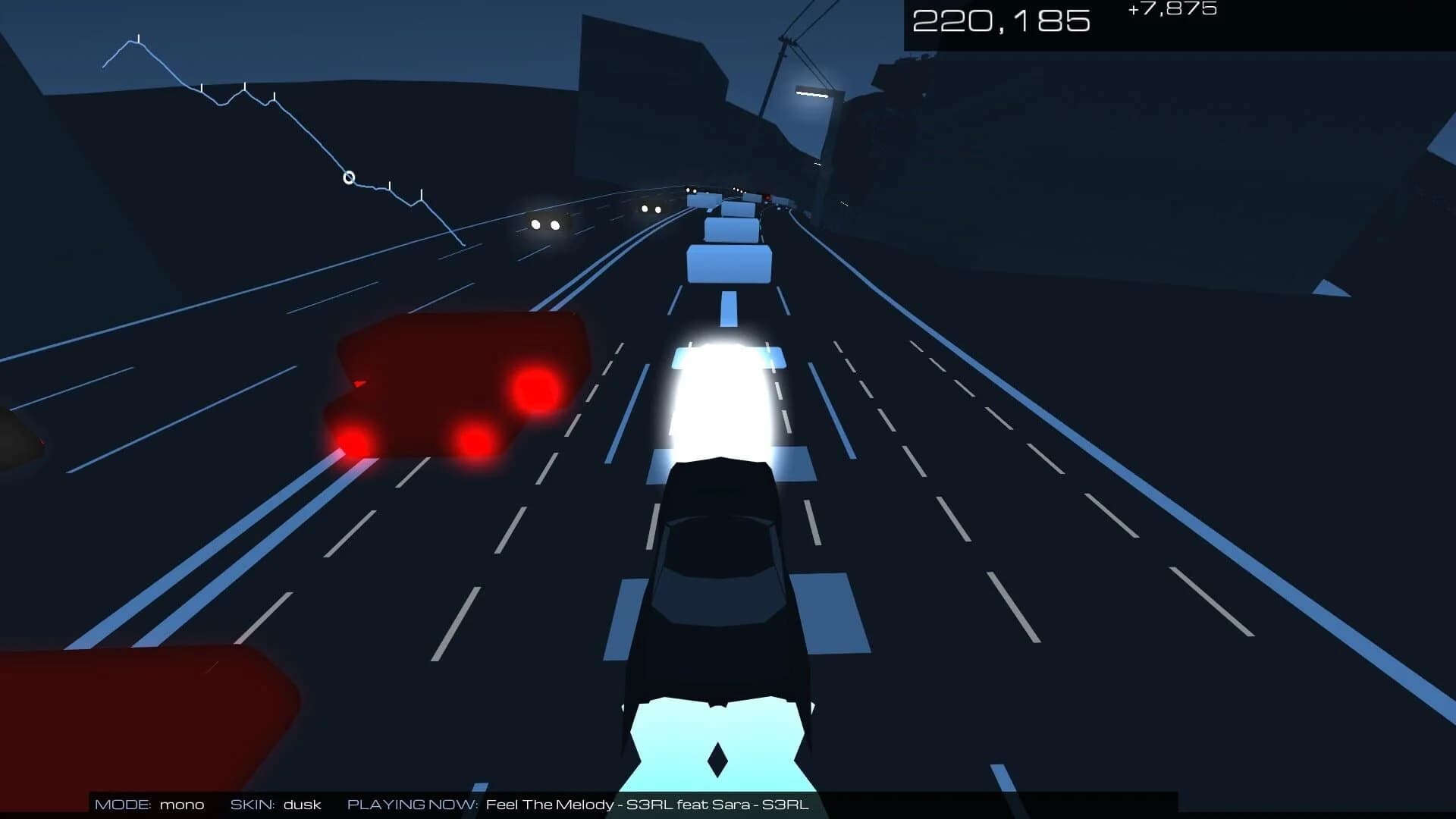Click the circular position marker on the progress line
The height and width of the screenshot is (819, 1456).
348,176
